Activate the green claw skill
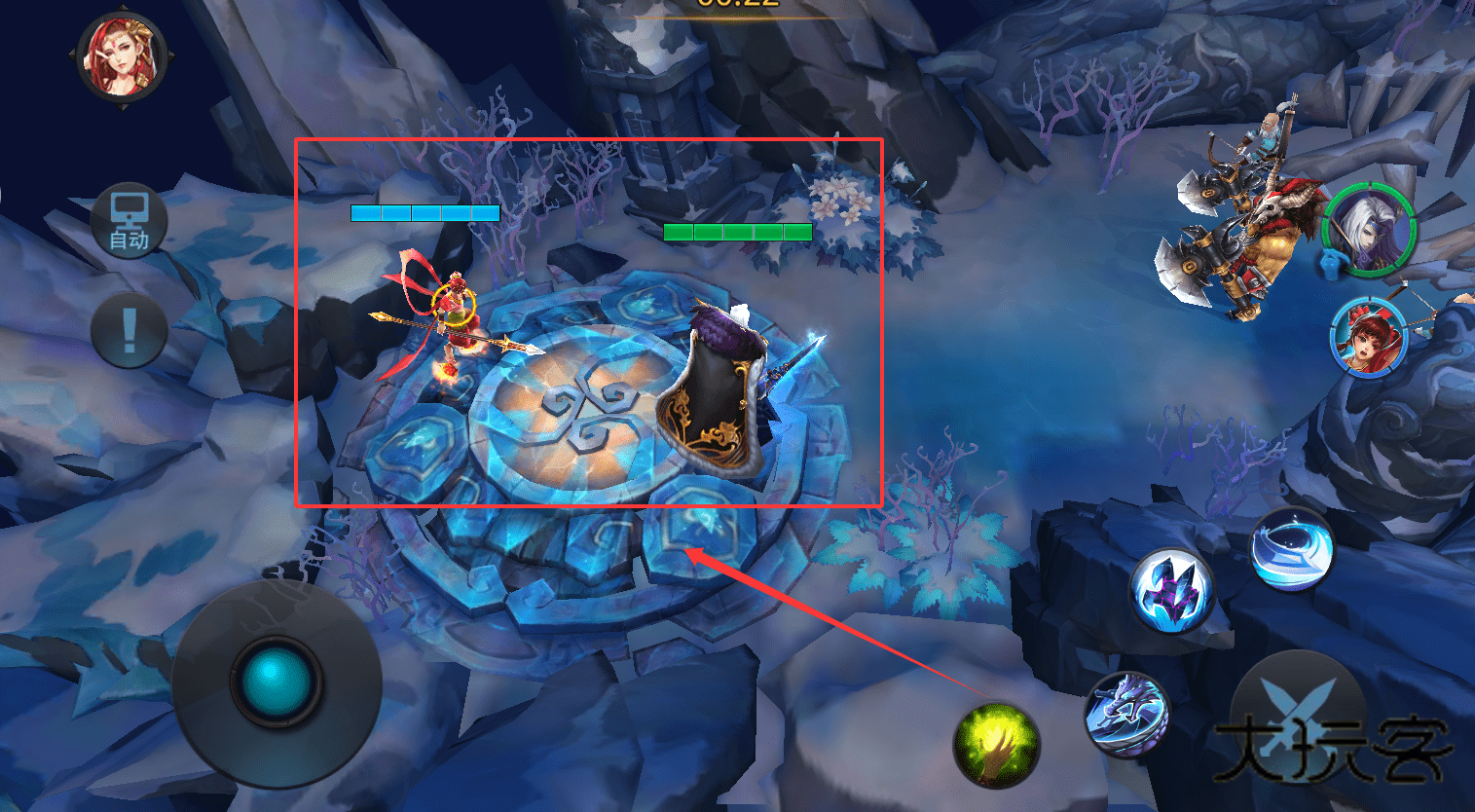 point(996,745)
